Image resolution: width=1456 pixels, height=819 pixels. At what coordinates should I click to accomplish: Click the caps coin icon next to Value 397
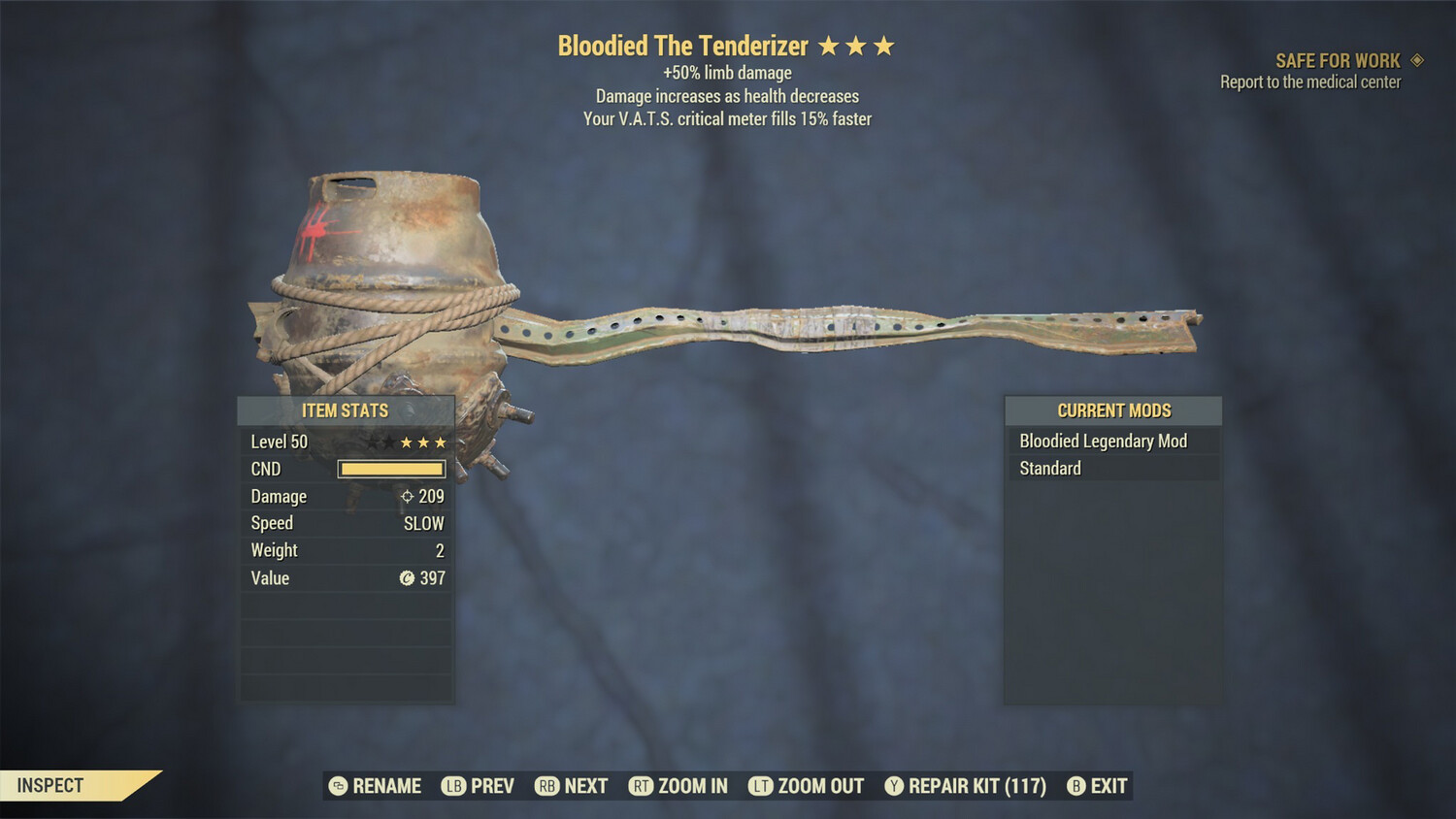(x=407, y=578)
